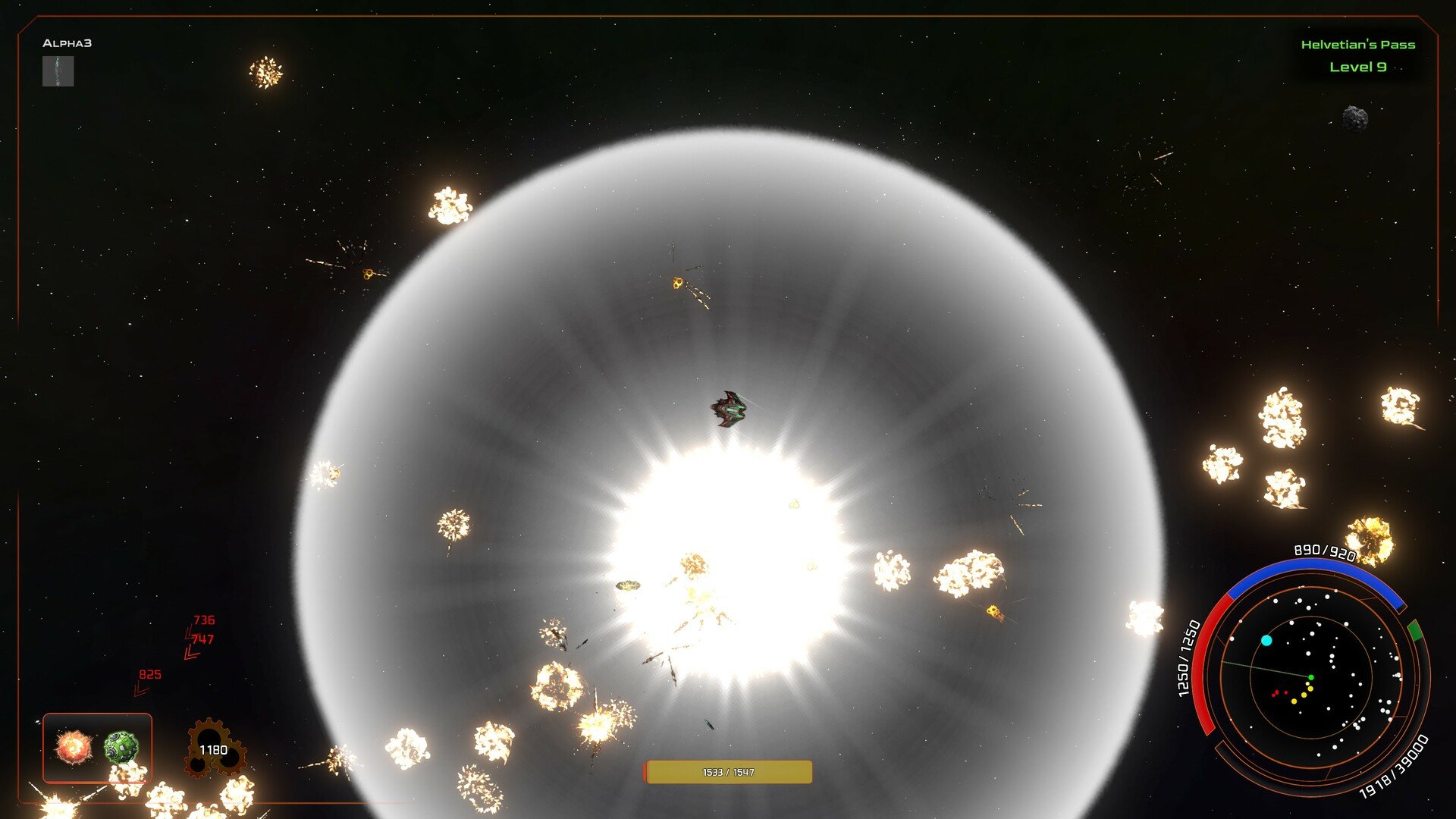This screenshot has height=819, width=1456.
Task: Open the circular radar minimap
Action: (x=1310, y=676)
